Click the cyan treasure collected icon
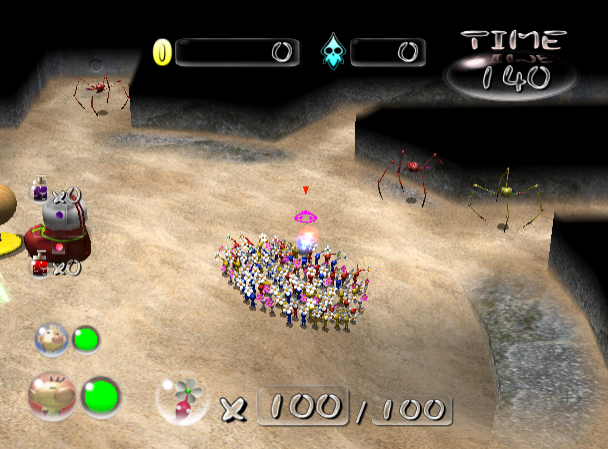 (x=331, y=52)
